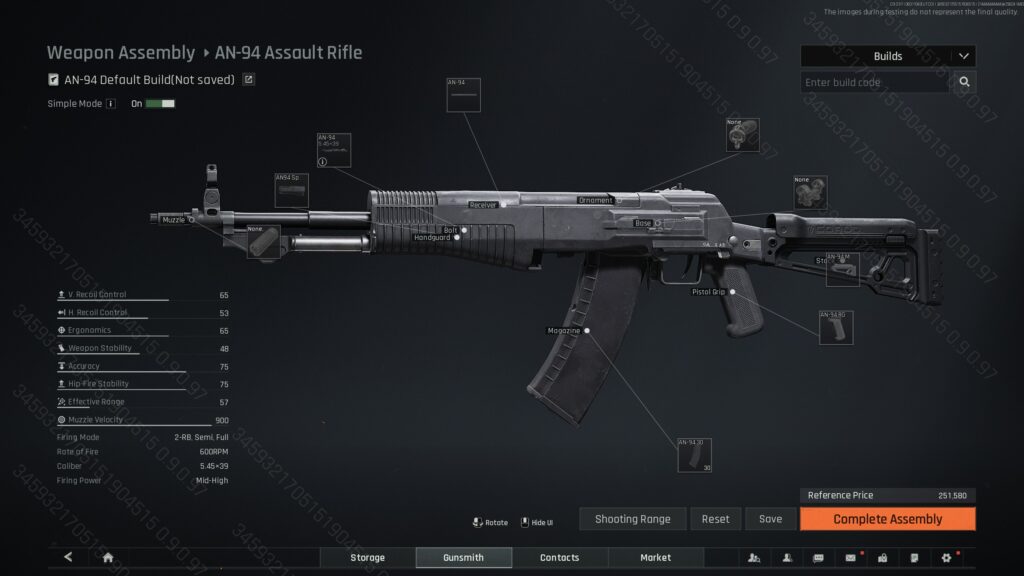
Task: Select the Gunsmith tab
Action: pos(463,557)
